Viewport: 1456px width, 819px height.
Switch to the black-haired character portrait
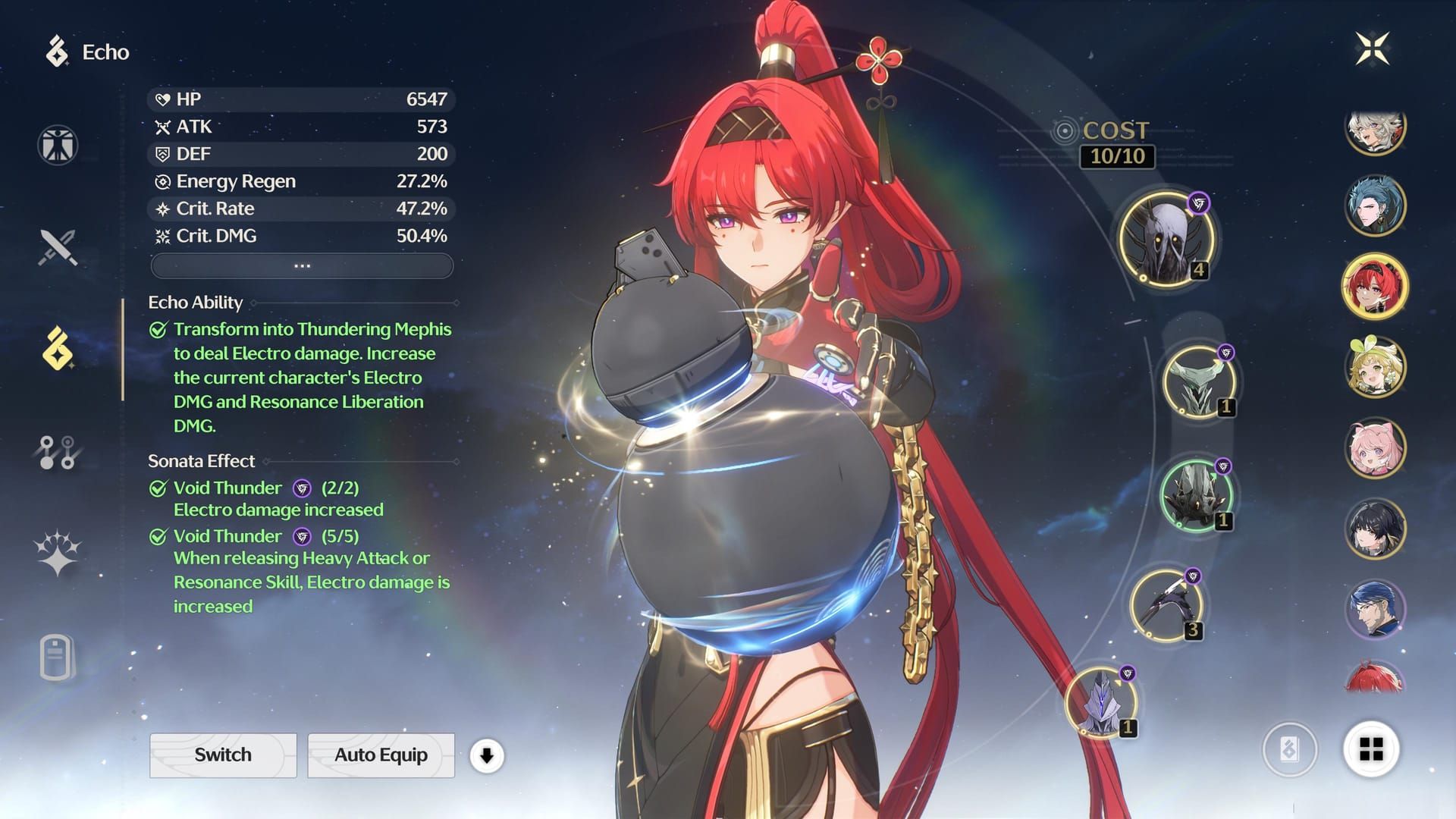(1375, 529)
